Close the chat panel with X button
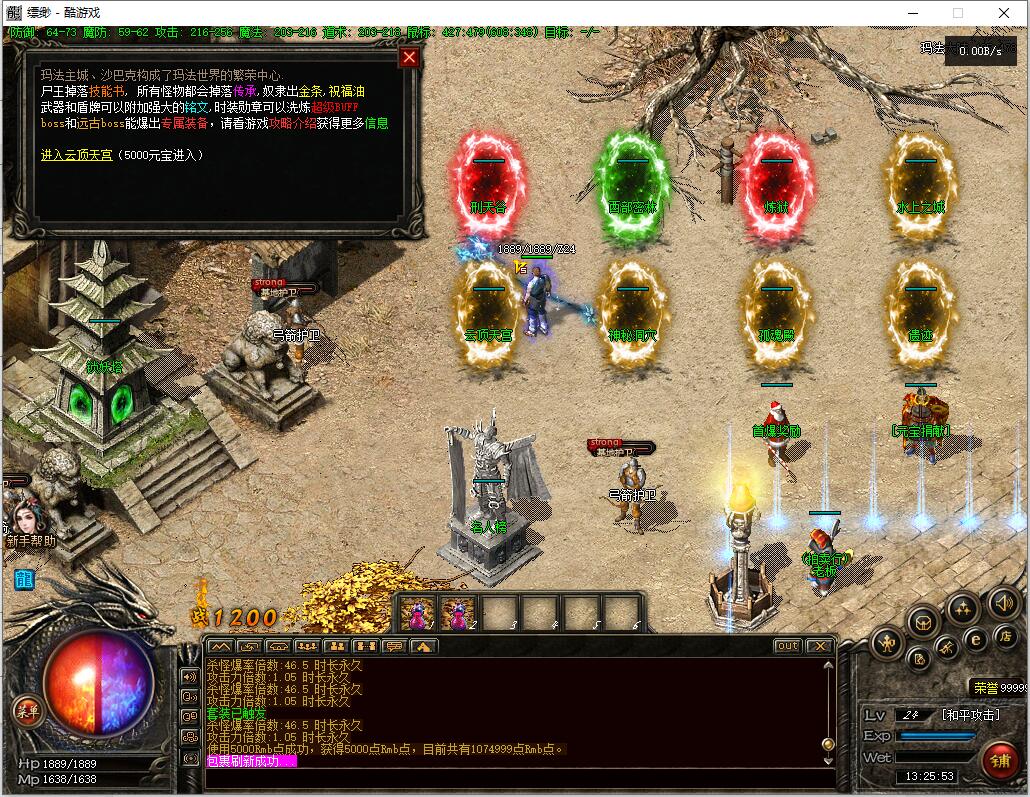The width and height of the screenshot is (1030, 797). [820, 646]
